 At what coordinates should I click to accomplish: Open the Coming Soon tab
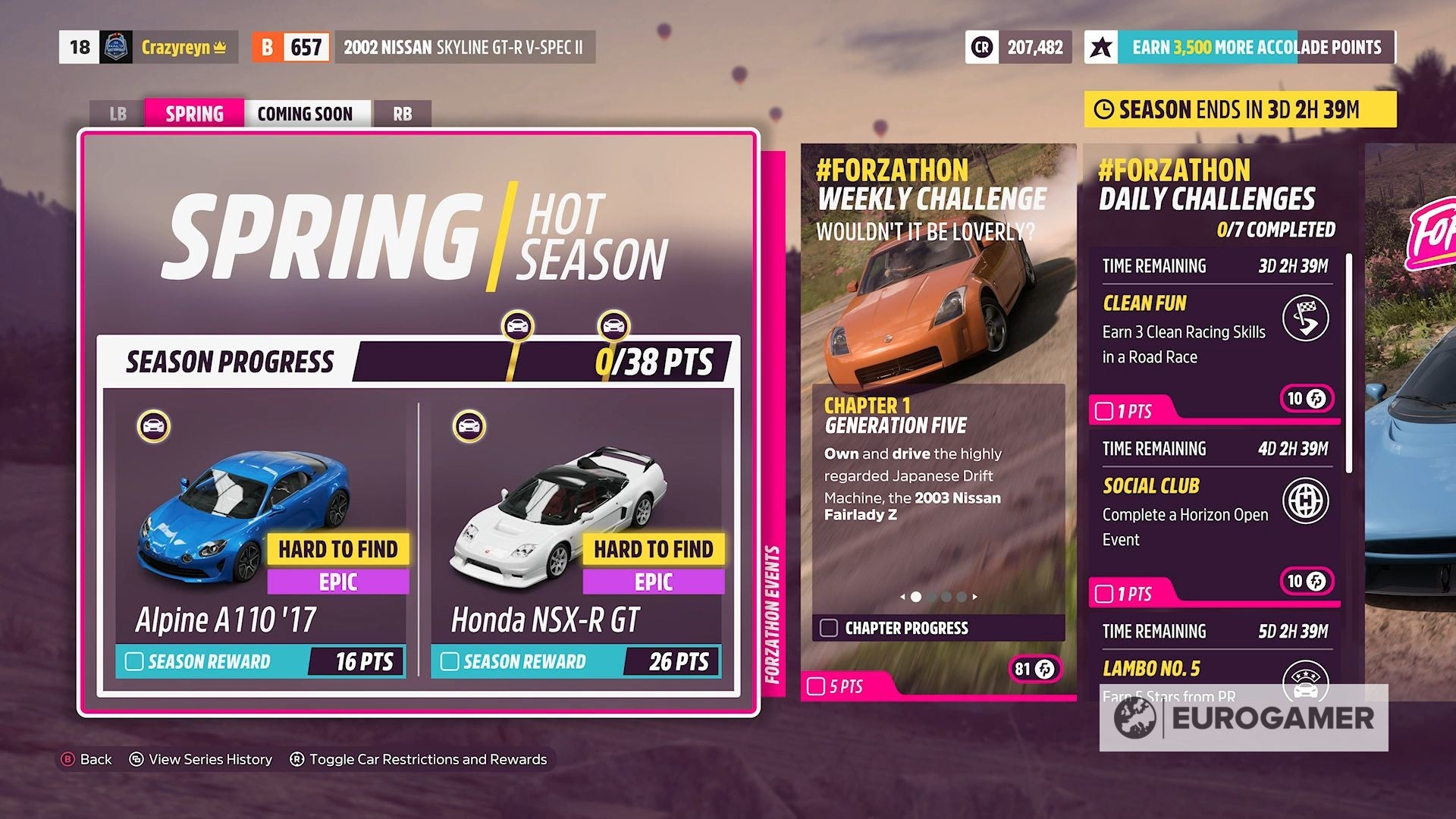(x=306, y=113)
